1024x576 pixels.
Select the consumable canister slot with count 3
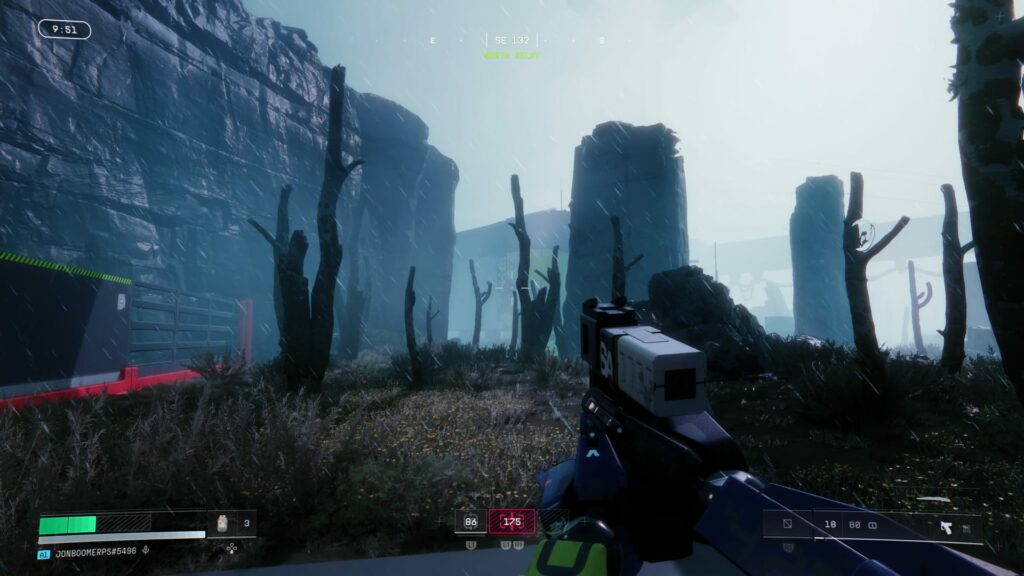223,522
